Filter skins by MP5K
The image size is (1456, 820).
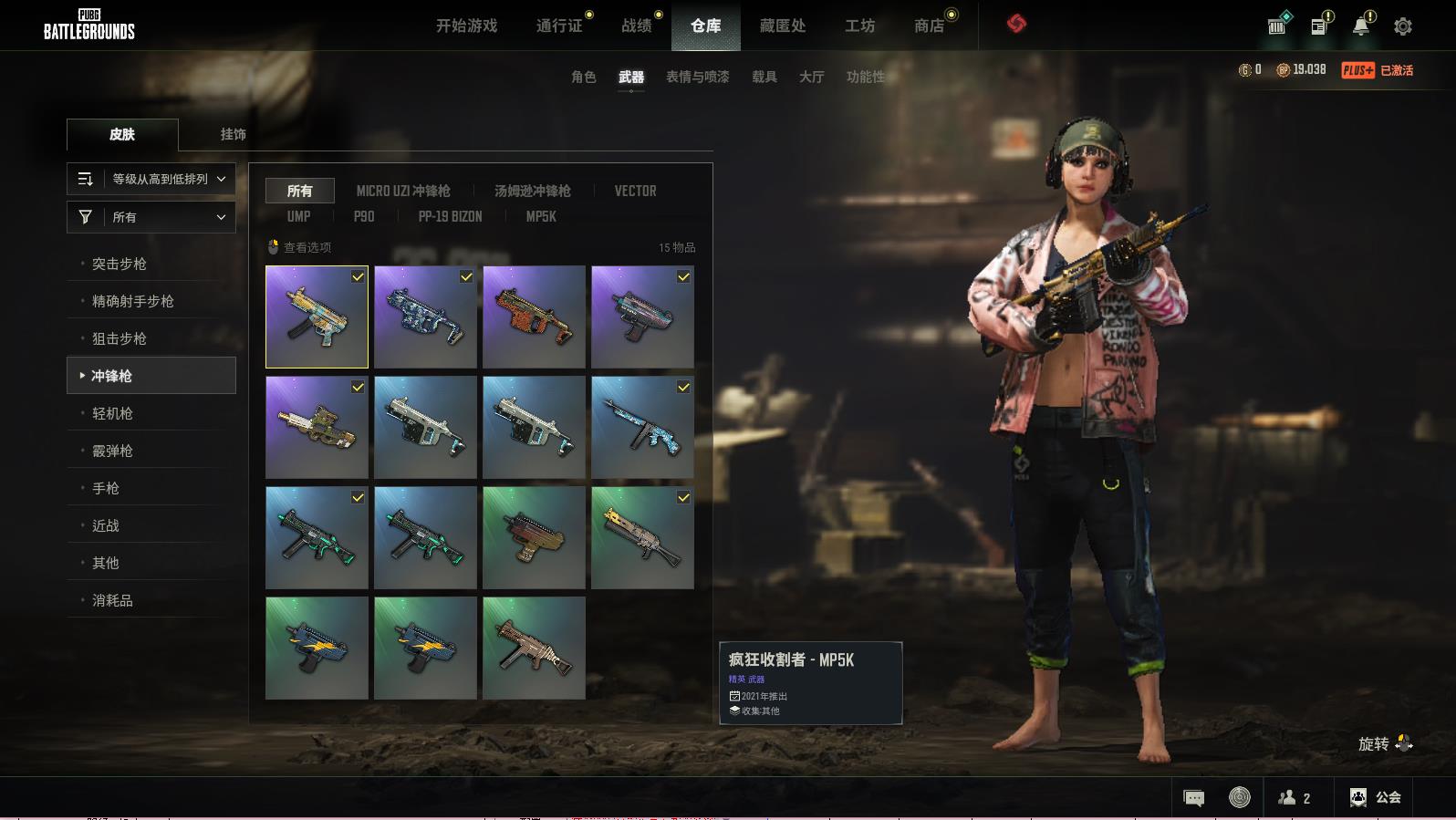(540, 216)
